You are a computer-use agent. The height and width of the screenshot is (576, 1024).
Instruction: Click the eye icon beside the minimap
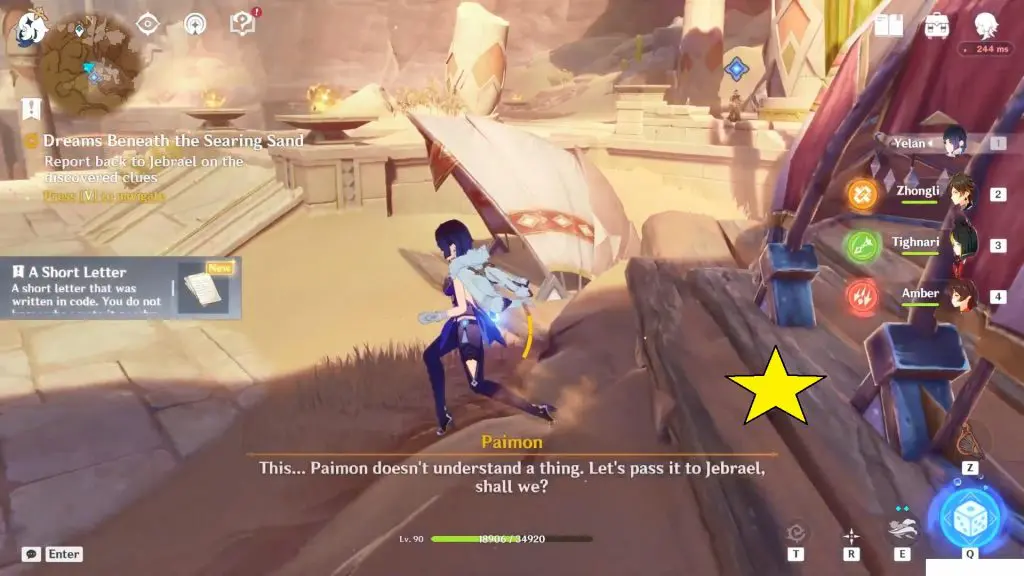pyautogui.click(x=148, y=22)
